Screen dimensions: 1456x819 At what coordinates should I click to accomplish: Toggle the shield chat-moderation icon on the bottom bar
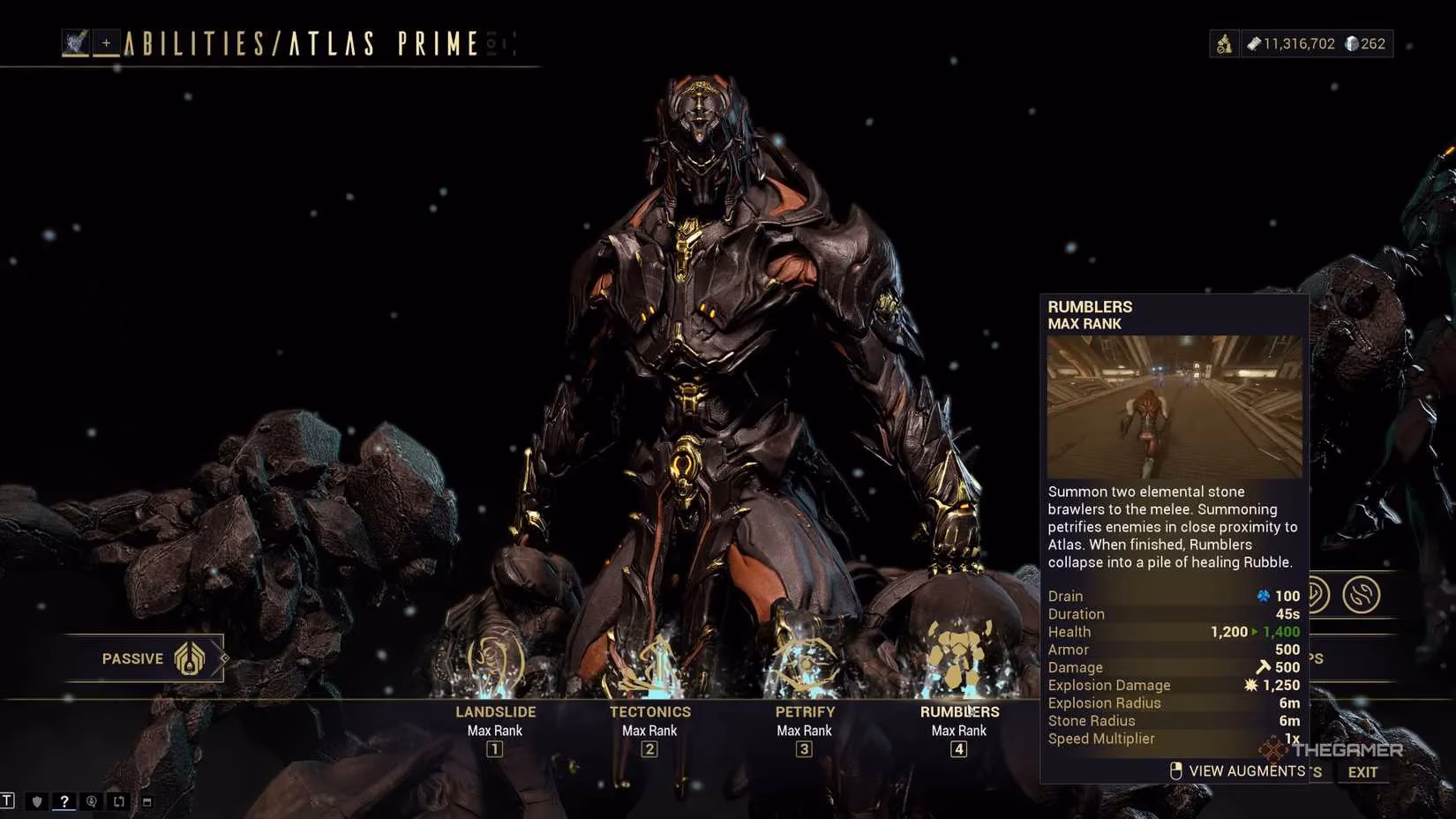35,800
